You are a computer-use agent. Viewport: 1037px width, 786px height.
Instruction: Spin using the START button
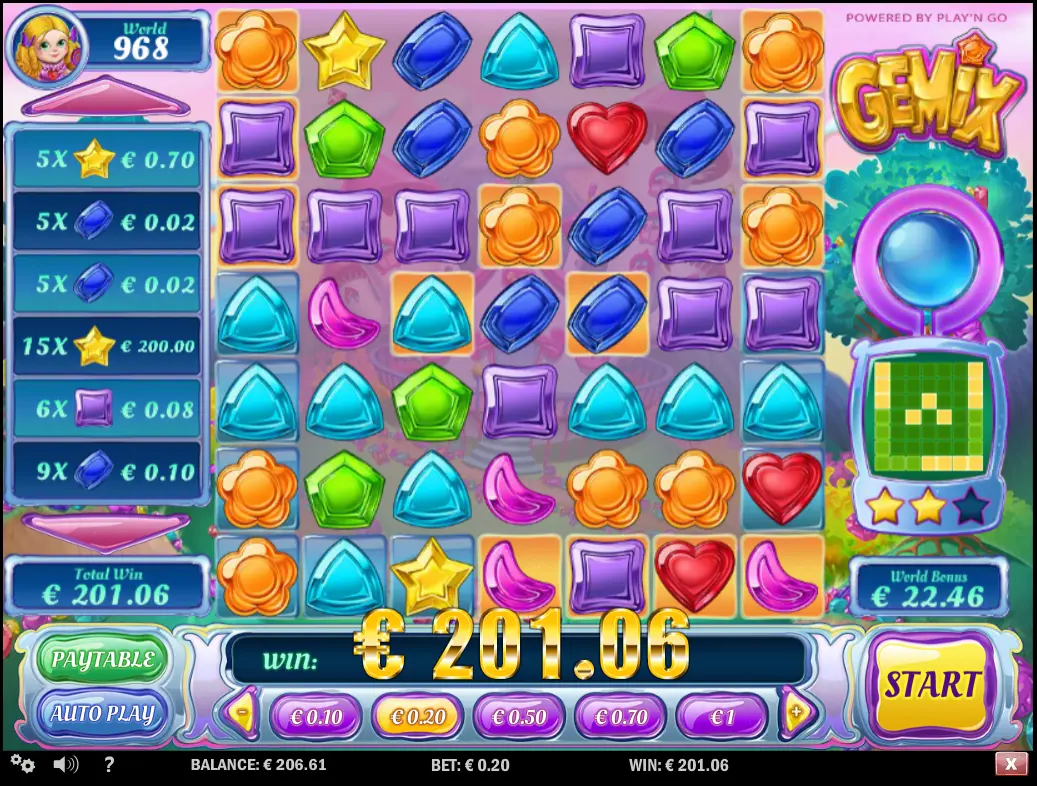931,685
